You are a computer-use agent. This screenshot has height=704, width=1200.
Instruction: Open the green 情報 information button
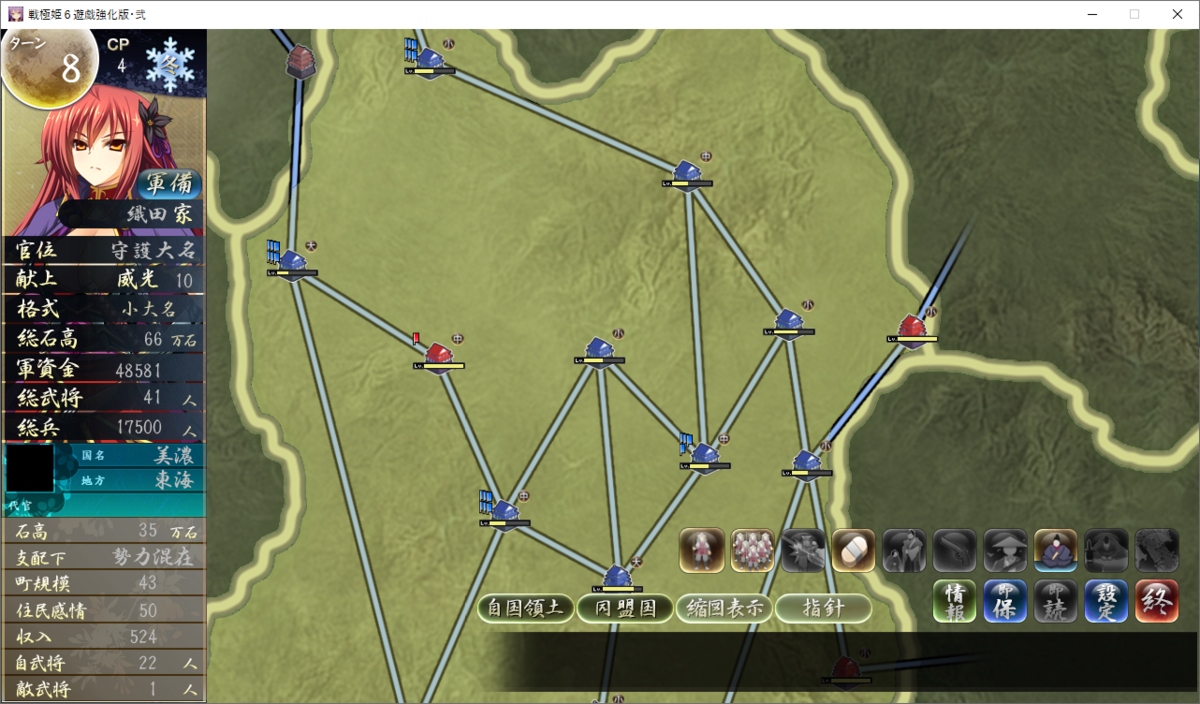click(954, 600)
